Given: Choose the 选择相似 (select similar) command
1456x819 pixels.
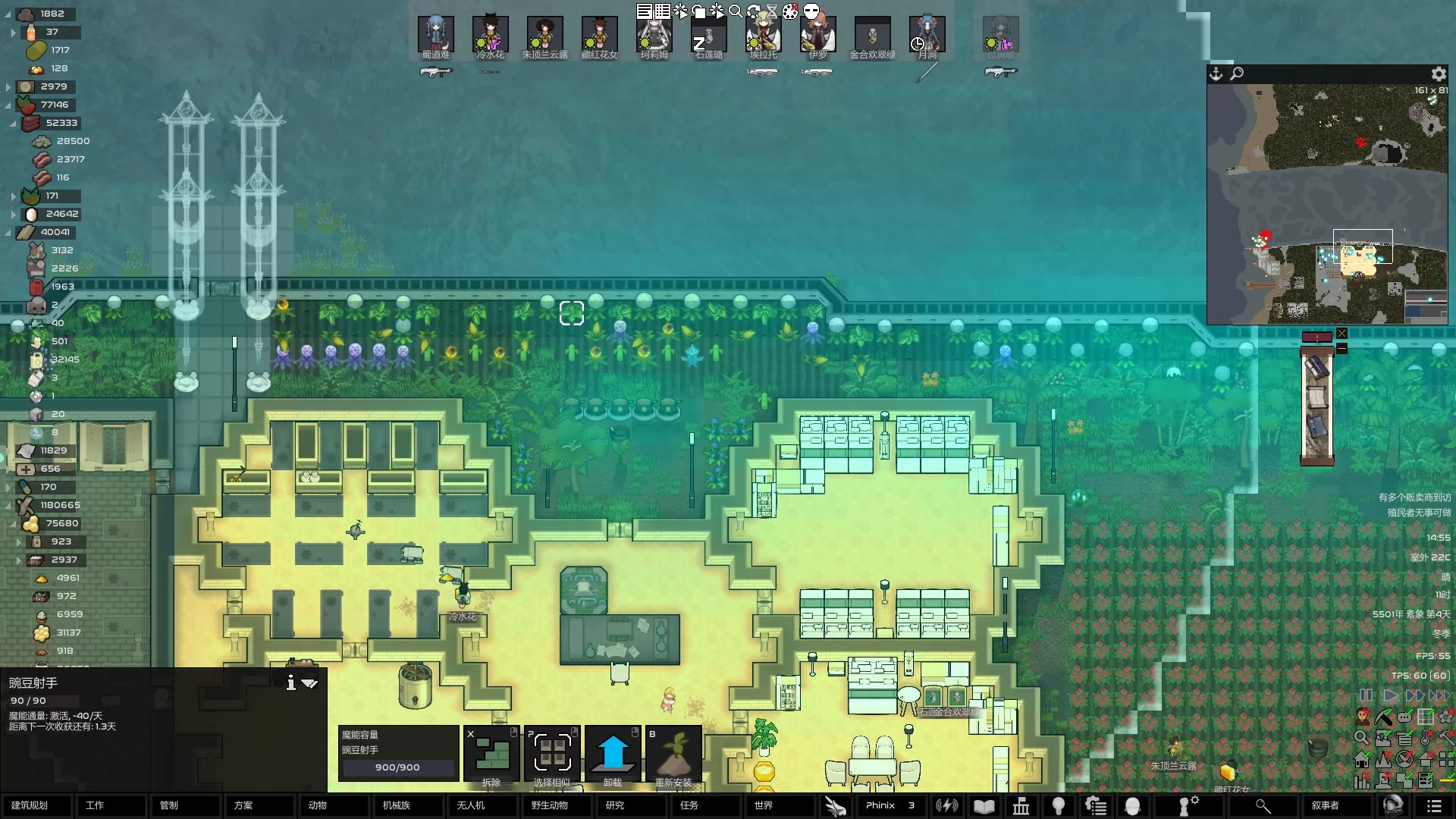Looking at the screenshot, I should 552,756.
